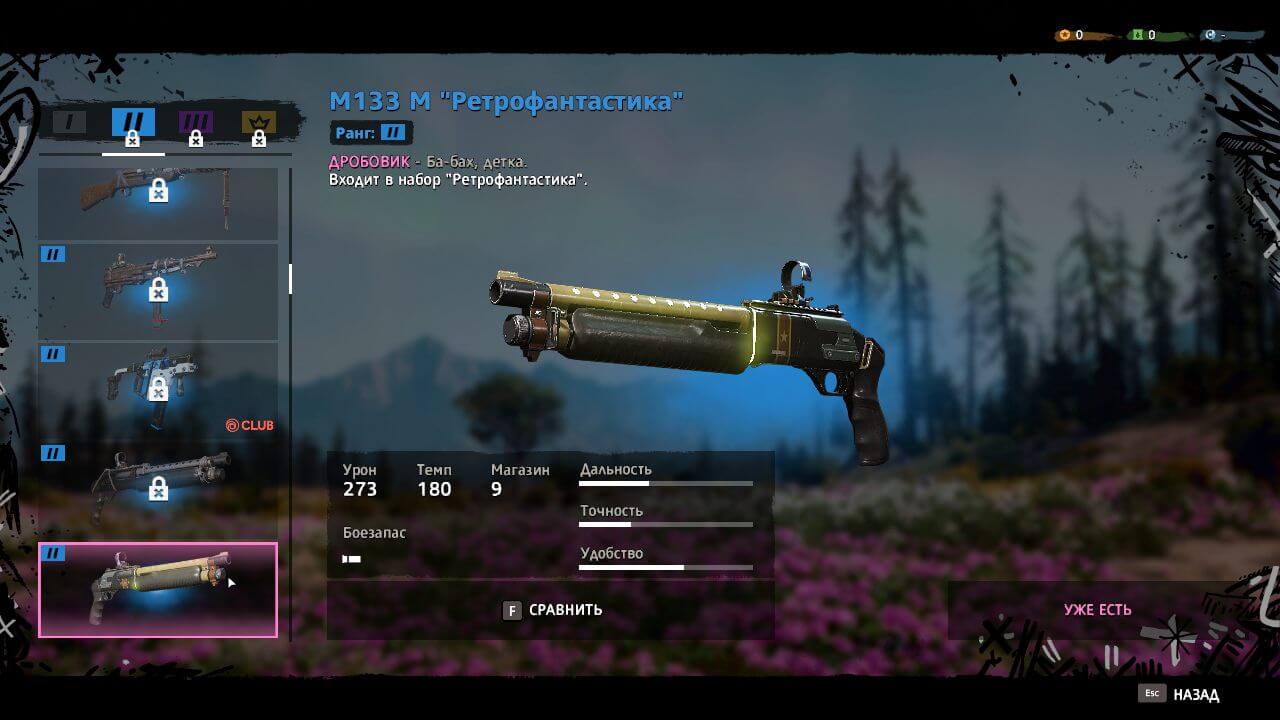This screenshot has height=720, width=1280.
Task: Click the weapon list scrollbar
Action: pos(290,279)
